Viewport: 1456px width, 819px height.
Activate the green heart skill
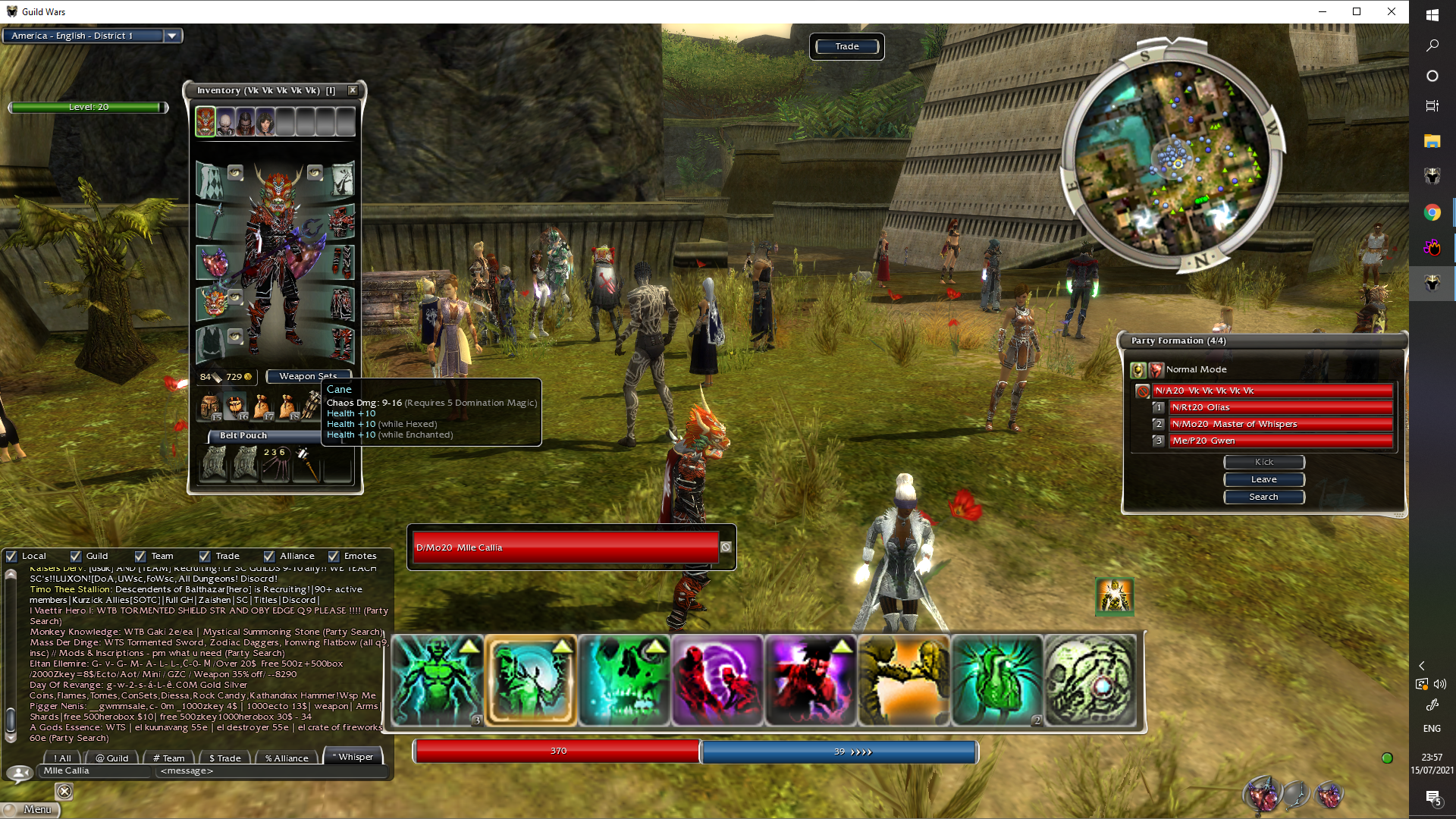[x=996, y=680]
